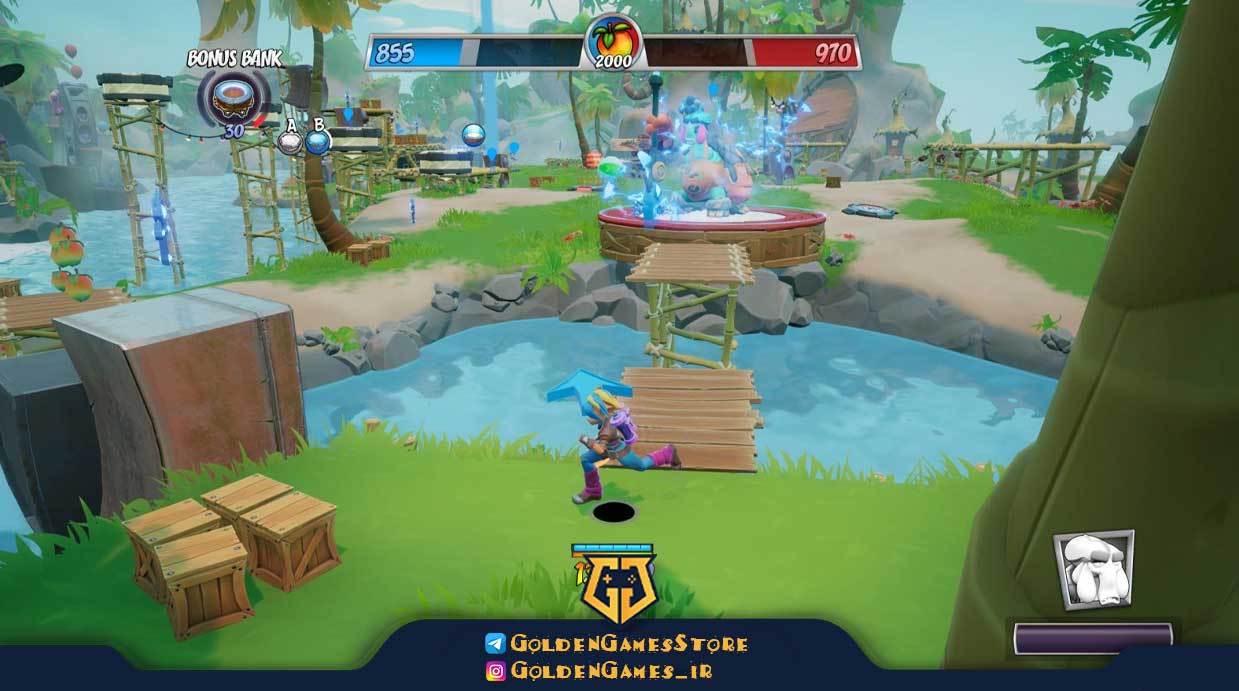The image size is (1239, 691).
Task: Select the gem platform B marker
Action: click(318, 141)
